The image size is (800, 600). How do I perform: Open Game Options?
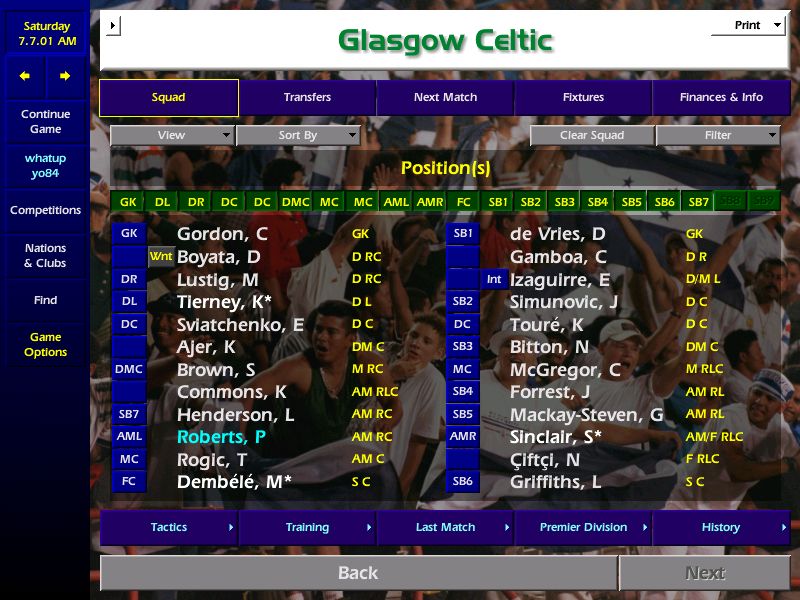coord(45,345)
